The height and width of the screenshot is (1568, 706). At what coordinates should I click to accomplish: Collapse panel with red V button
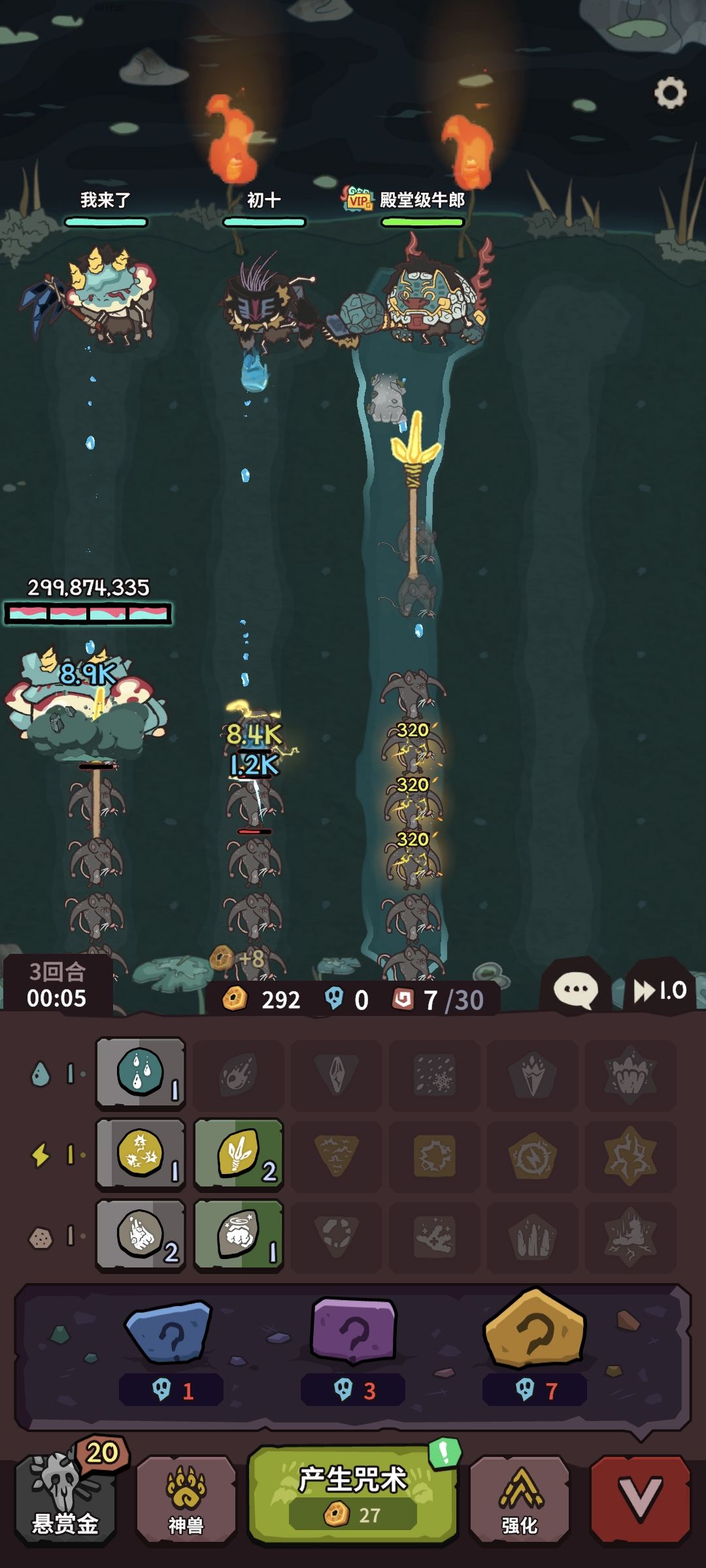point(640,1499)
